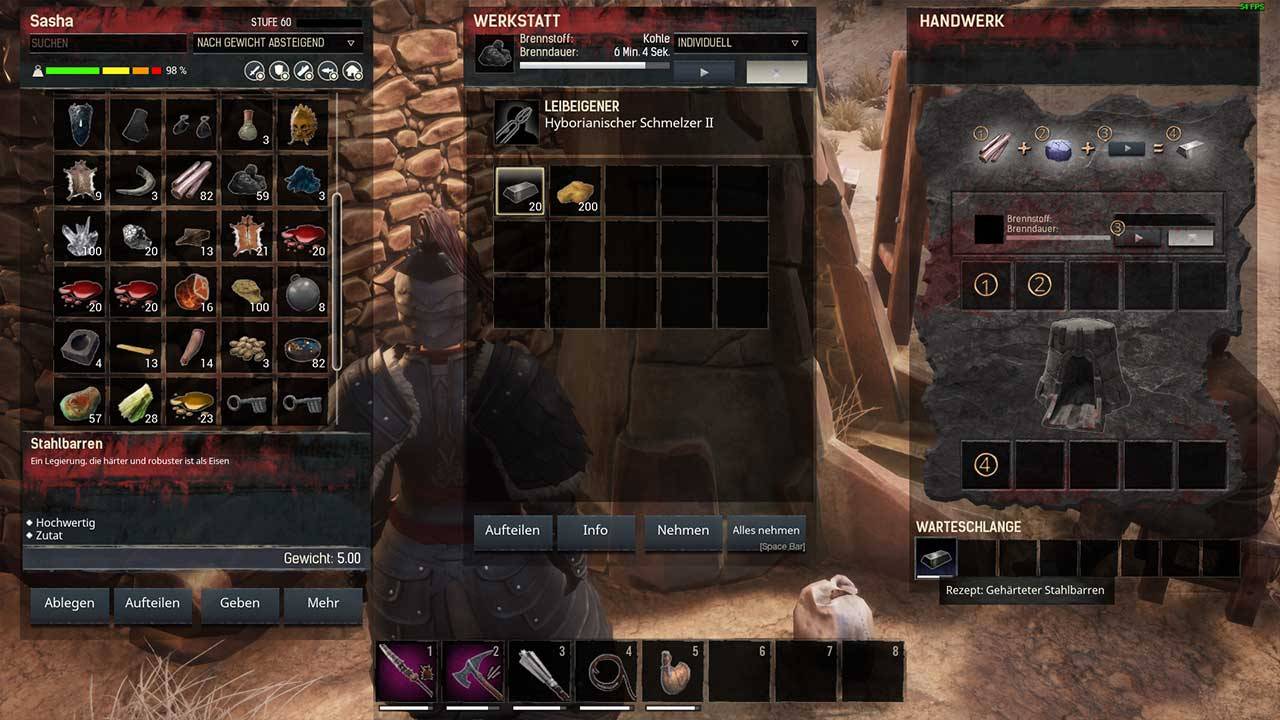Select the axe in hotbar slot 2
This screenshot has height=720, width=1280.
(475, 671)
